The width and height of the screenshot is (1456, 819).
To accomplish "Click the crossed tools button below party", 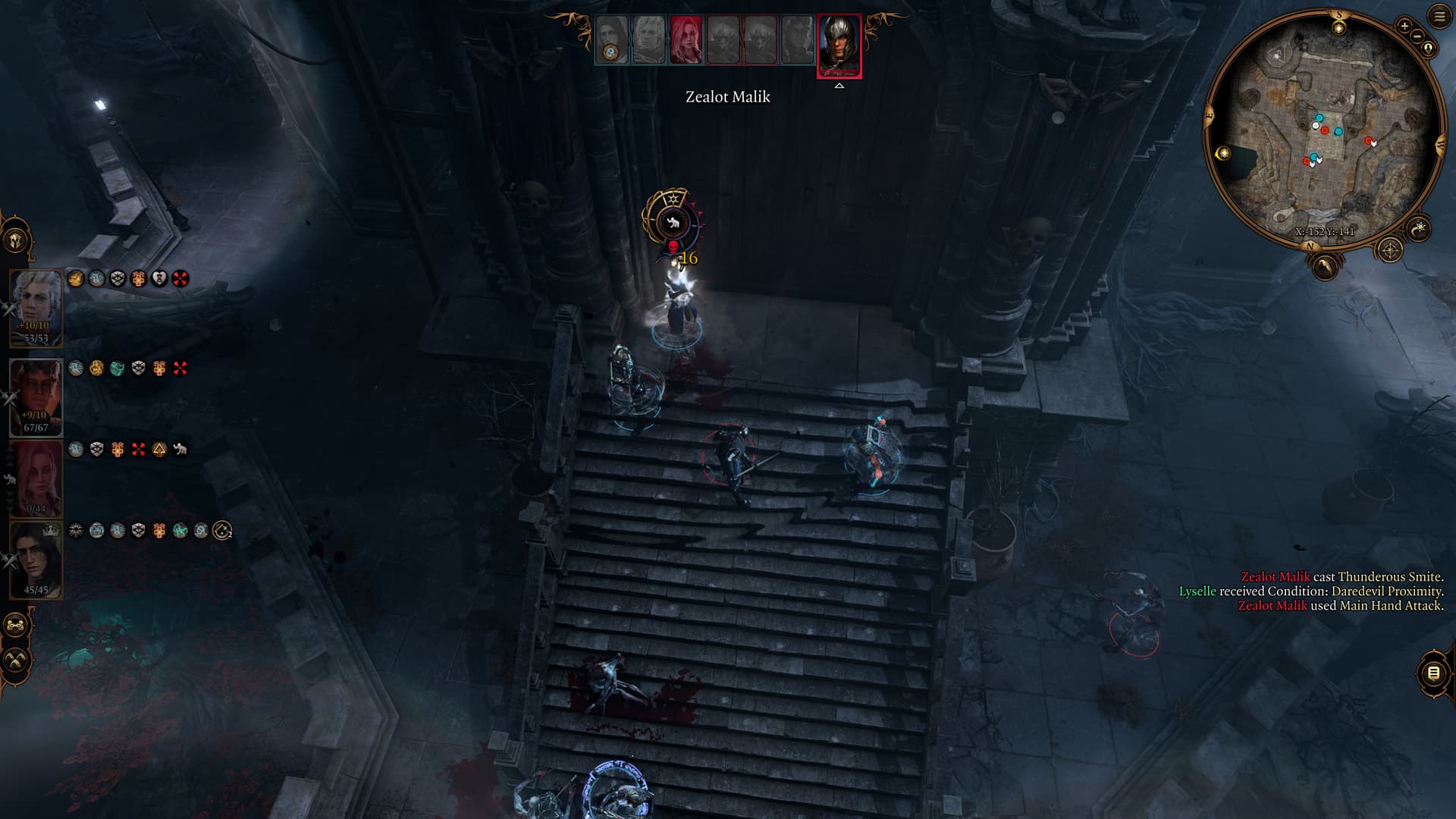I will coord(15,660).
